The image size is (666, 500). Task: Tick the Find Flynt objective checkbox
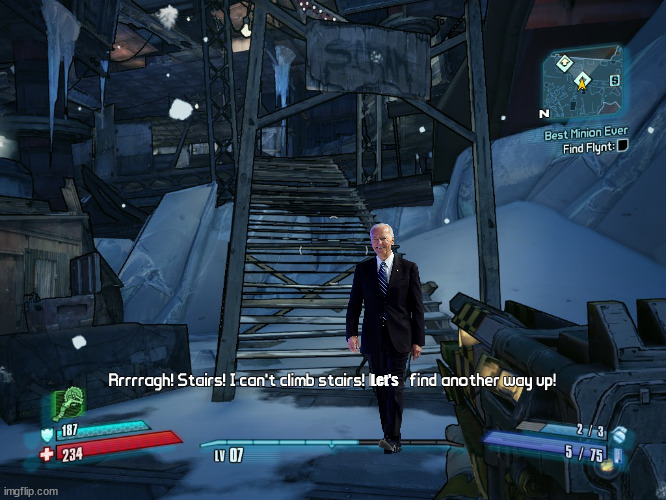point(622,147)
